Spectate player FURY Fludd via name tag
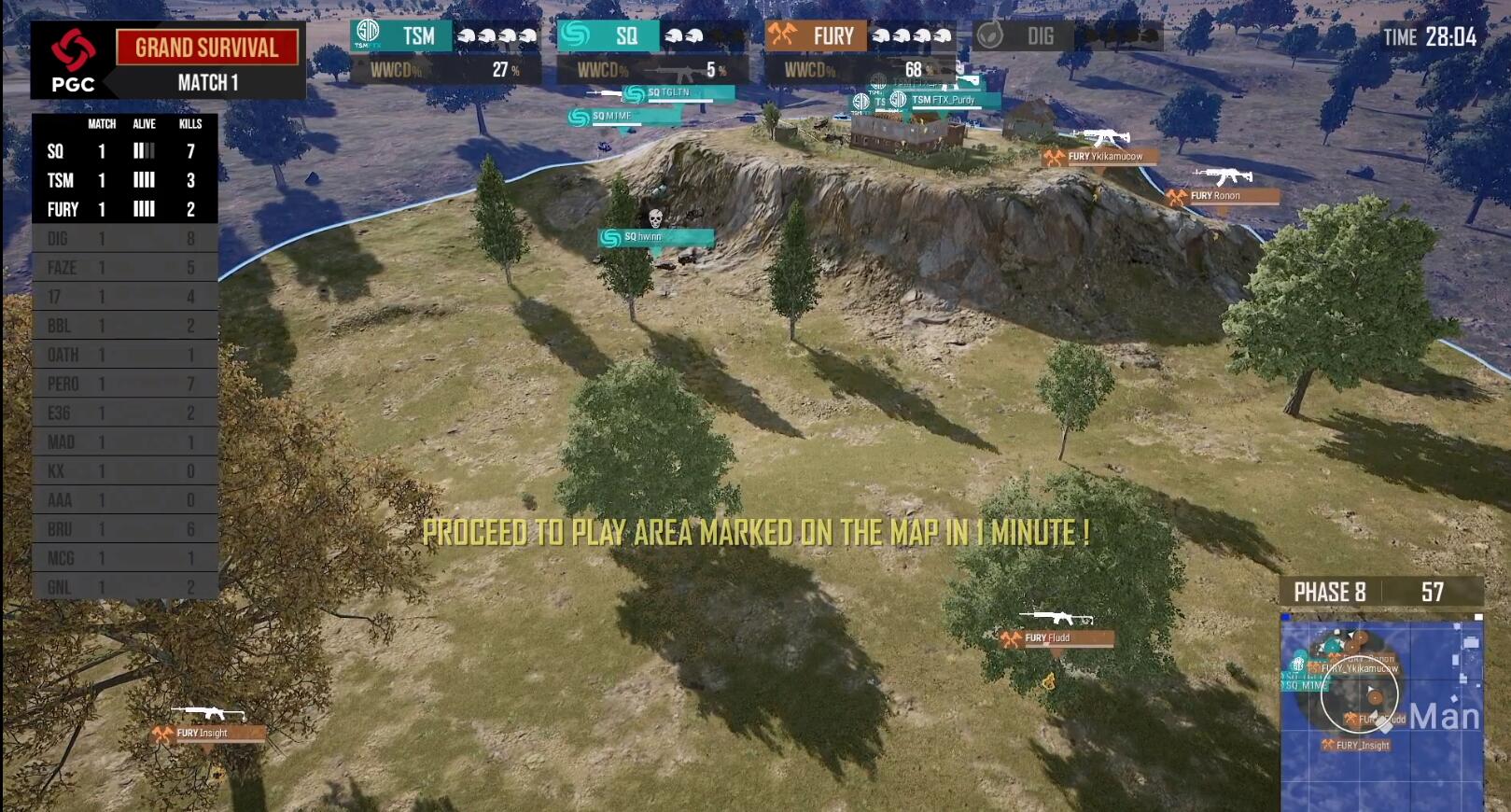Image resolution: width=1511 pixels, height=812 pixels. point(1057,638)
